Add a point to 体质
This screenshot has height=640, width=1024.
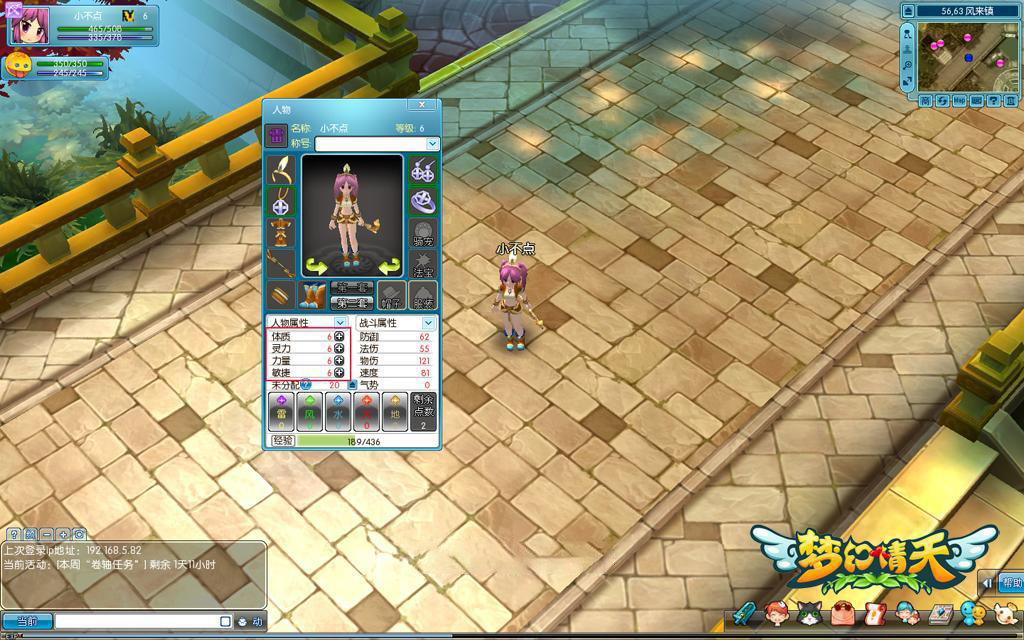pyautogui.click(x=339, y=337)
